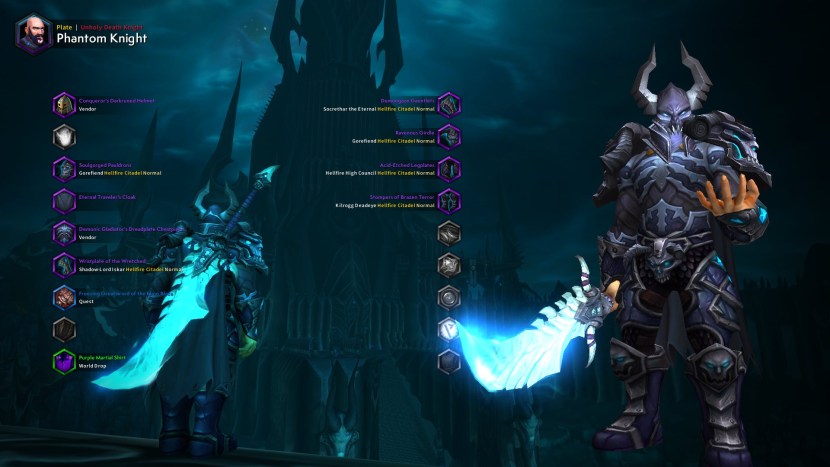This screenshot has height=467, width=830.
Task: Click the Soulgorged Pauldrons shoulder slot
Action: coord(65,169)
